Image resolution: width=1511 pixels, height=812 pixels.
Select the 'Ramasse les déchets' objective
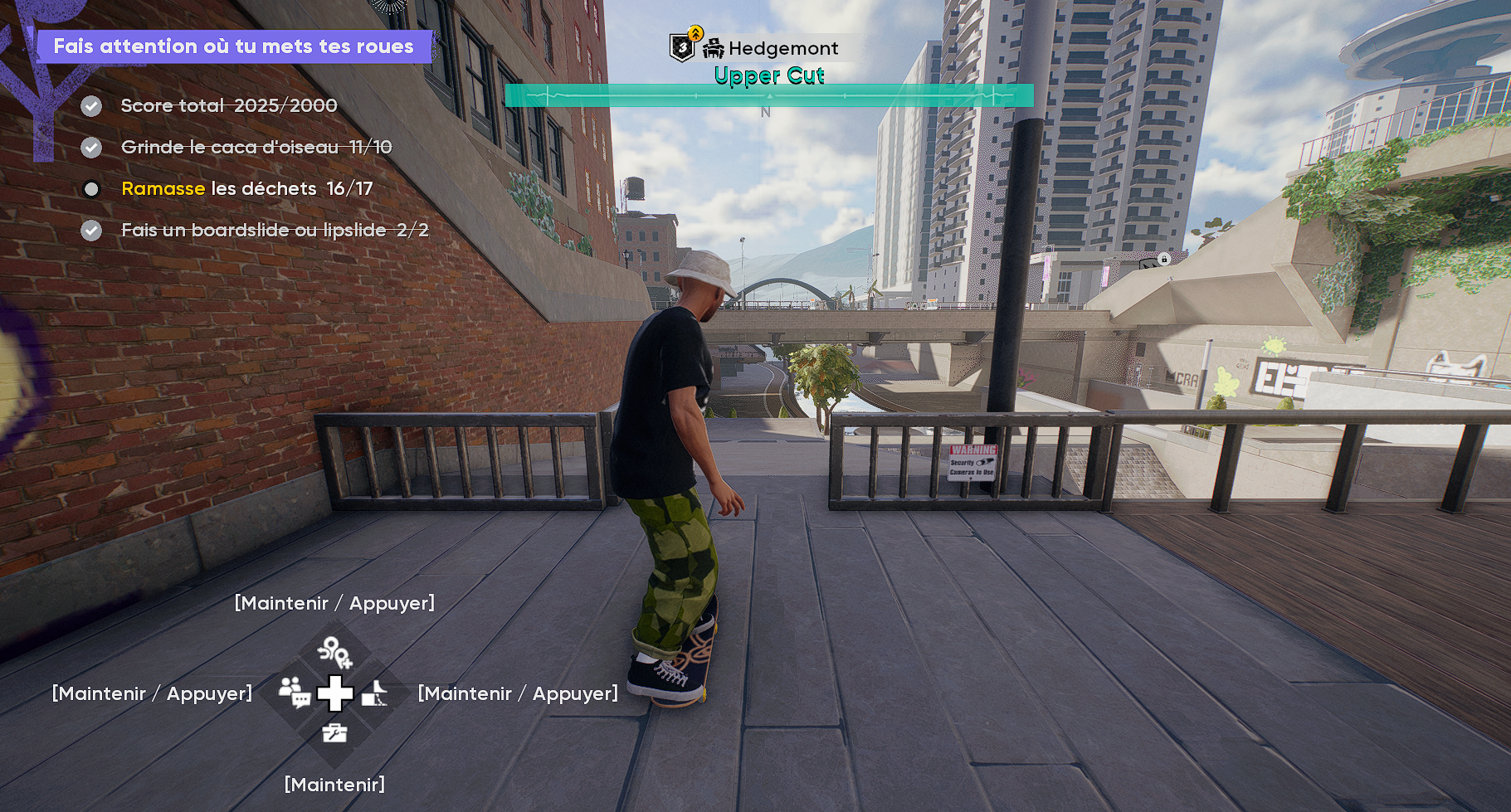246,189
